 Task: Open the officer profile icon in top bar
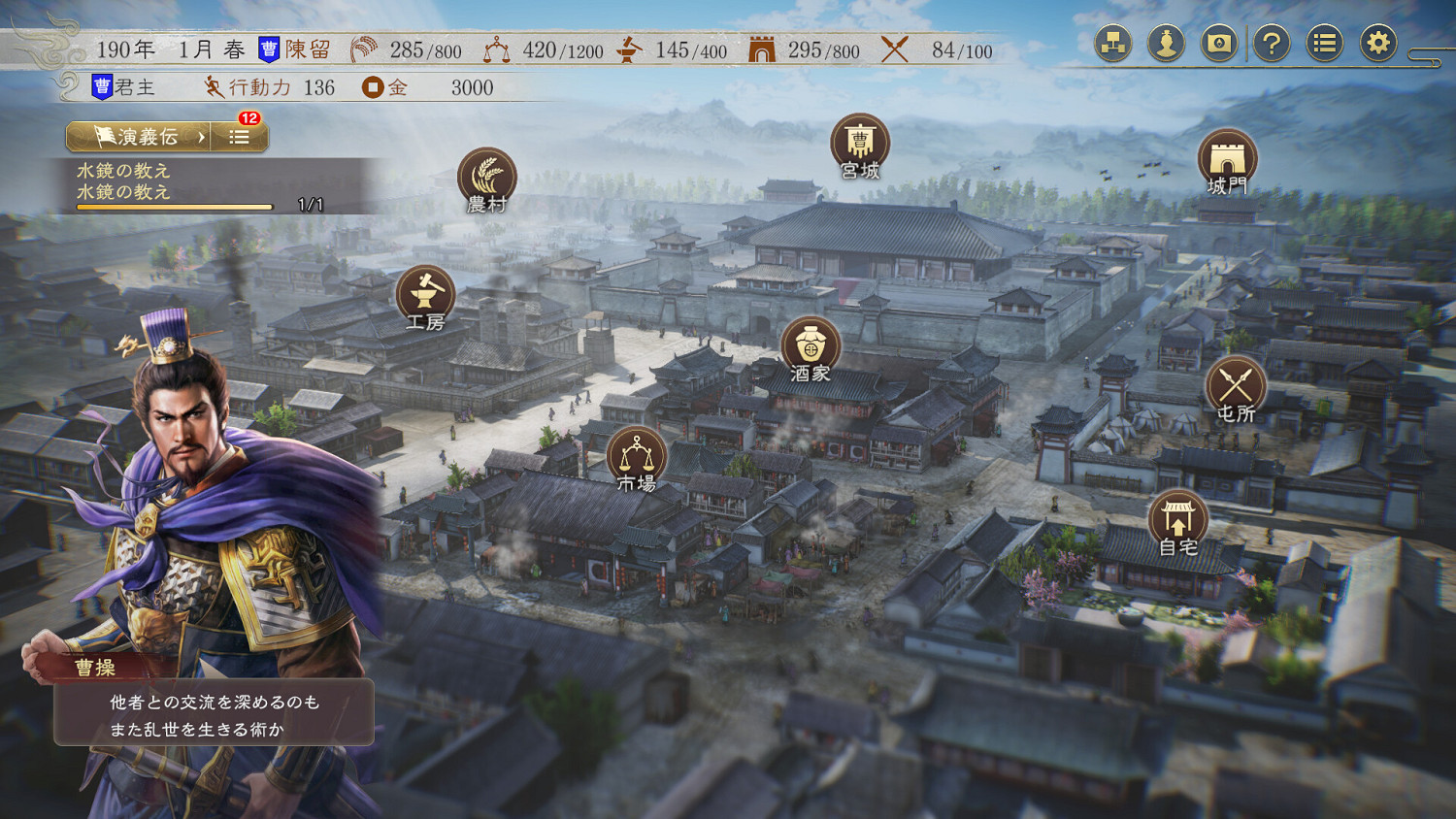pos(1167,43)
